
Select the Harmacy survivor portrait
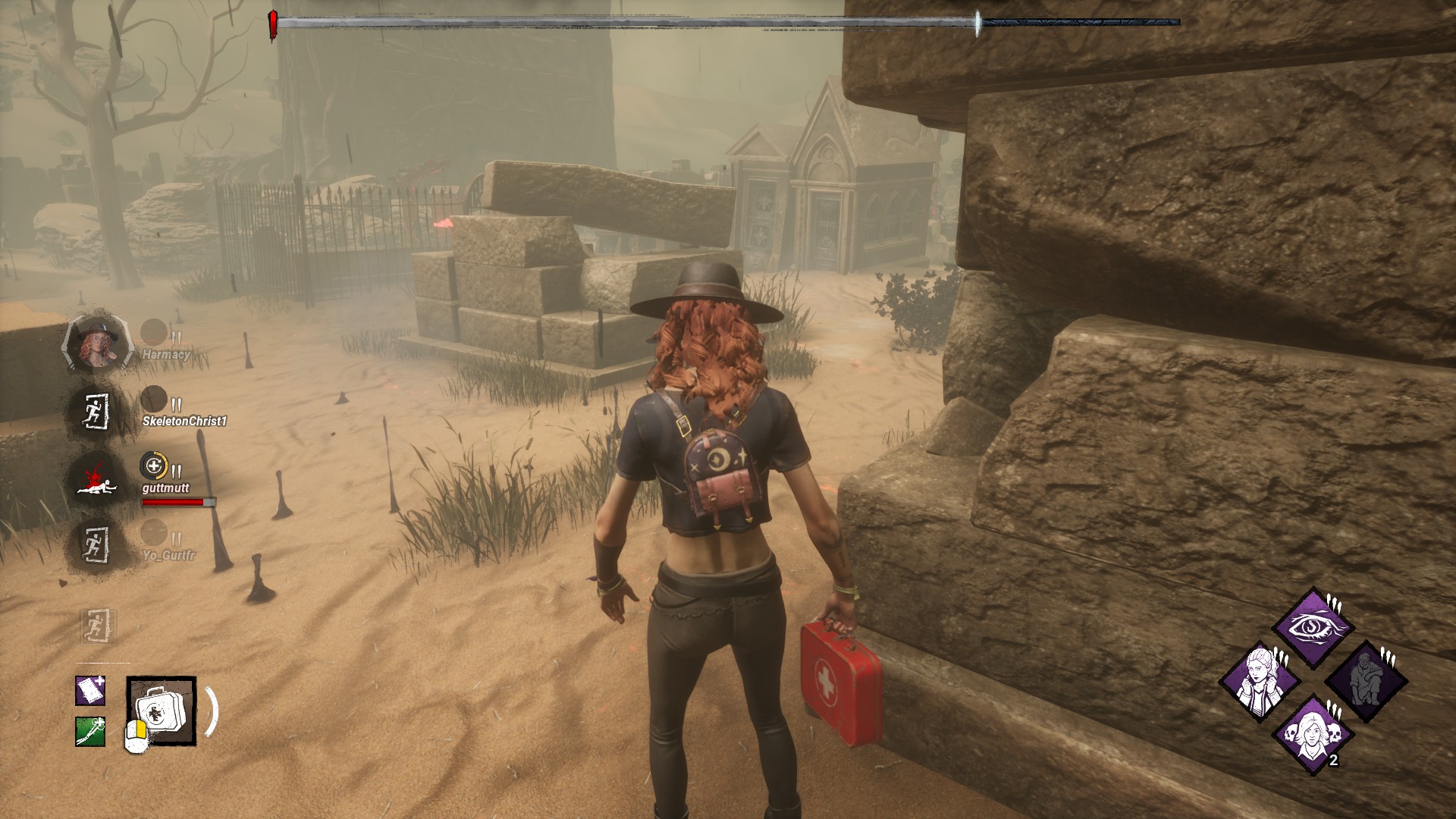coord(96,344)
